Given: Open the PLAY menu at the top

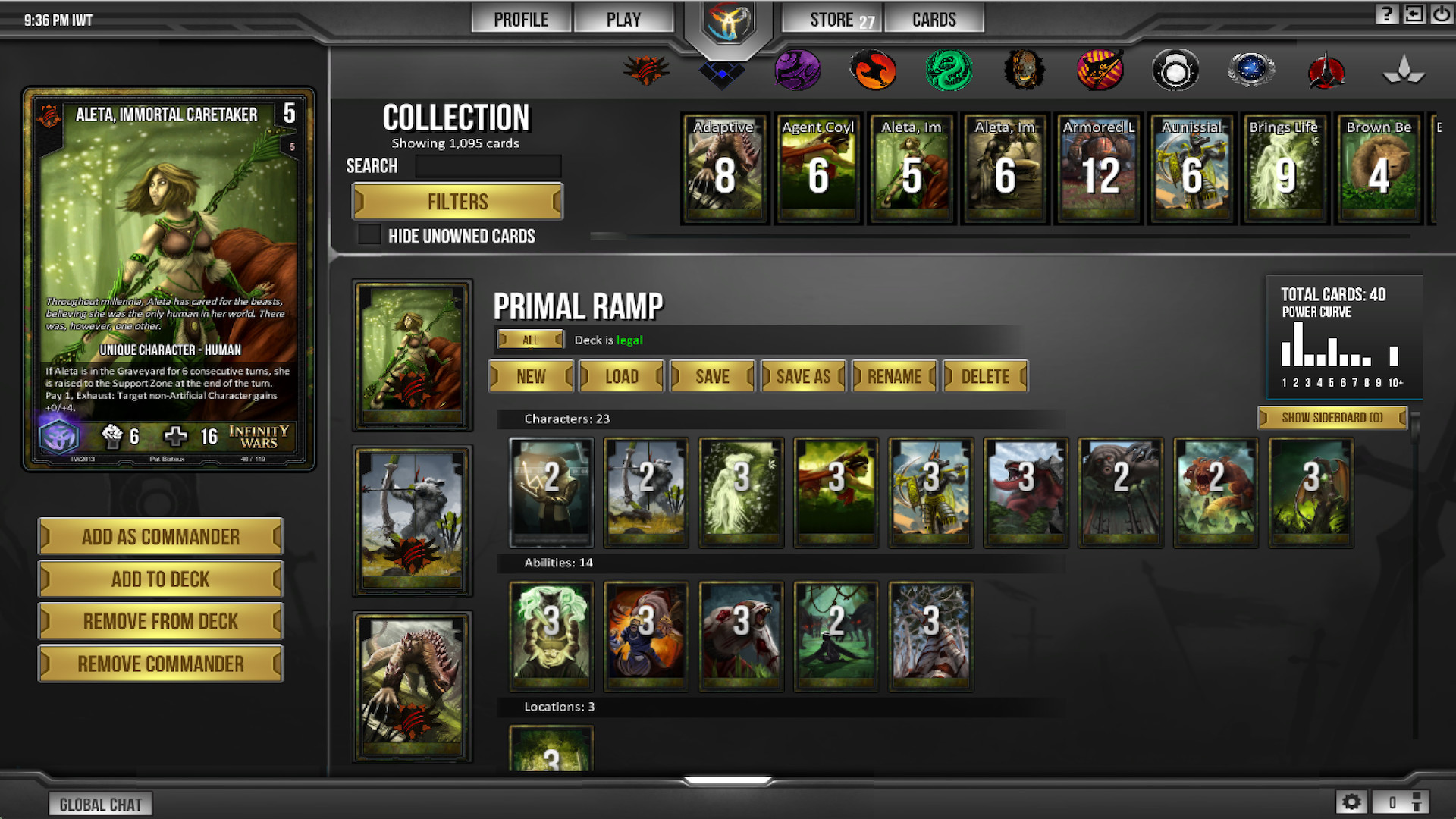Looking at the screenshot, I should (x=623, y=18).
